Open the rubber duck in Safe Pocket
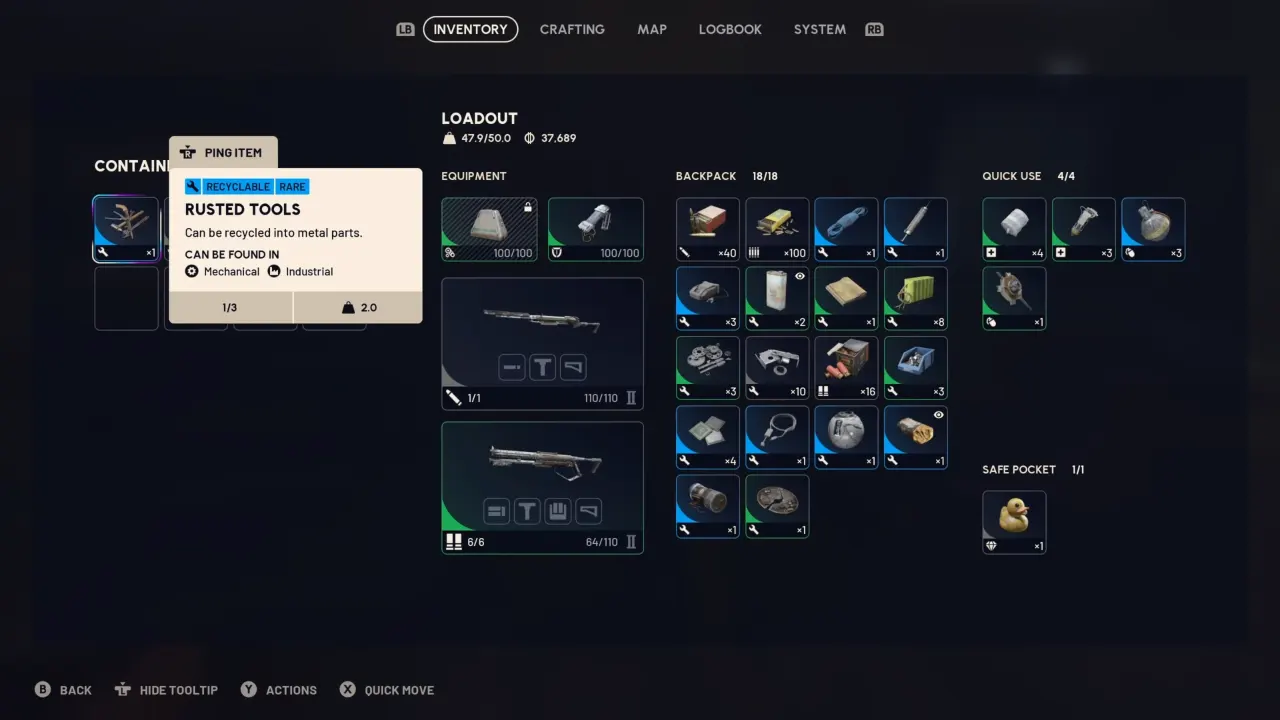The height and width of the screenshot is (720, 1280). [x=1014, y=521]
